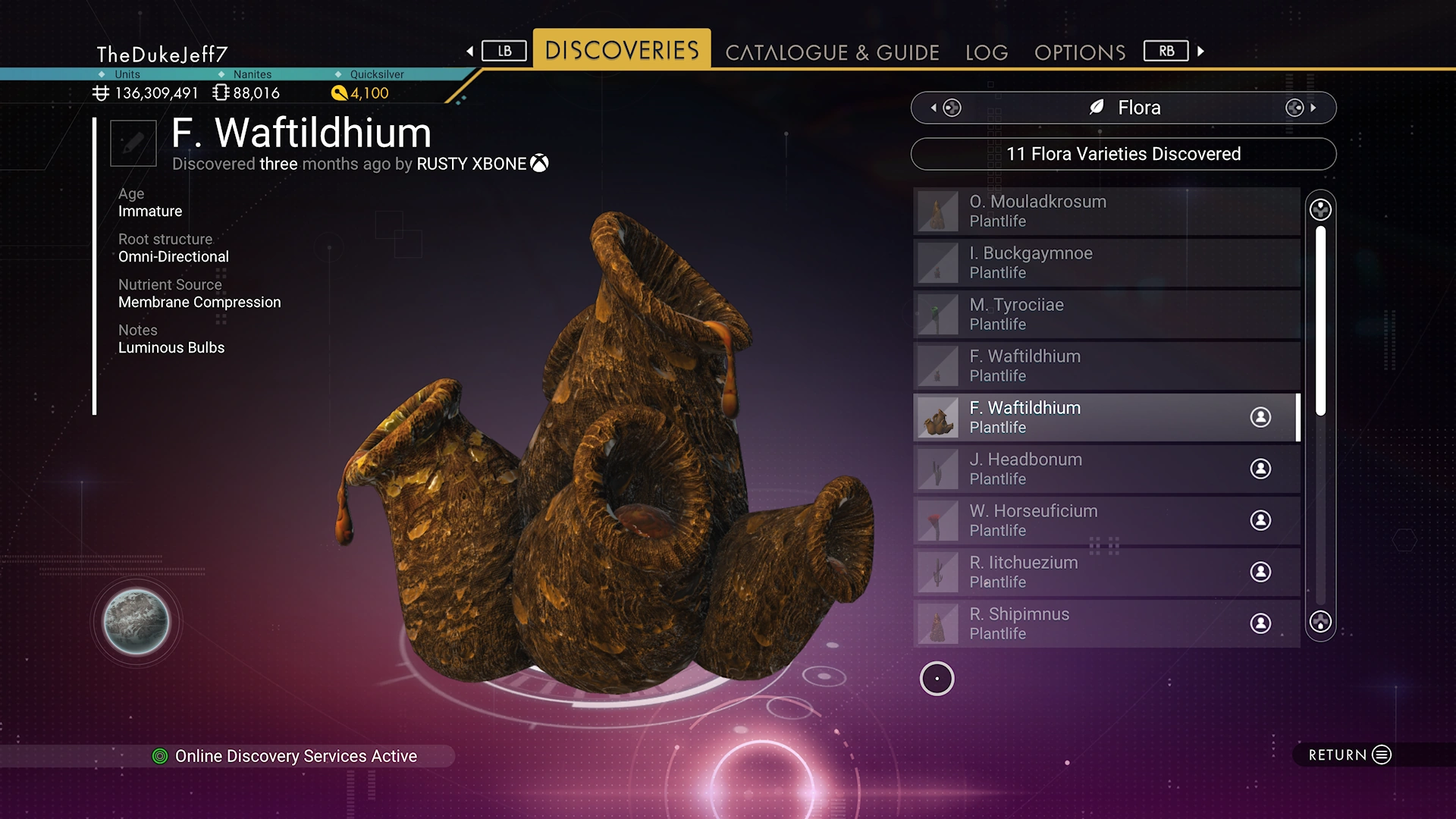
Task: Click the Return button
Action: tap(1350, 755)
